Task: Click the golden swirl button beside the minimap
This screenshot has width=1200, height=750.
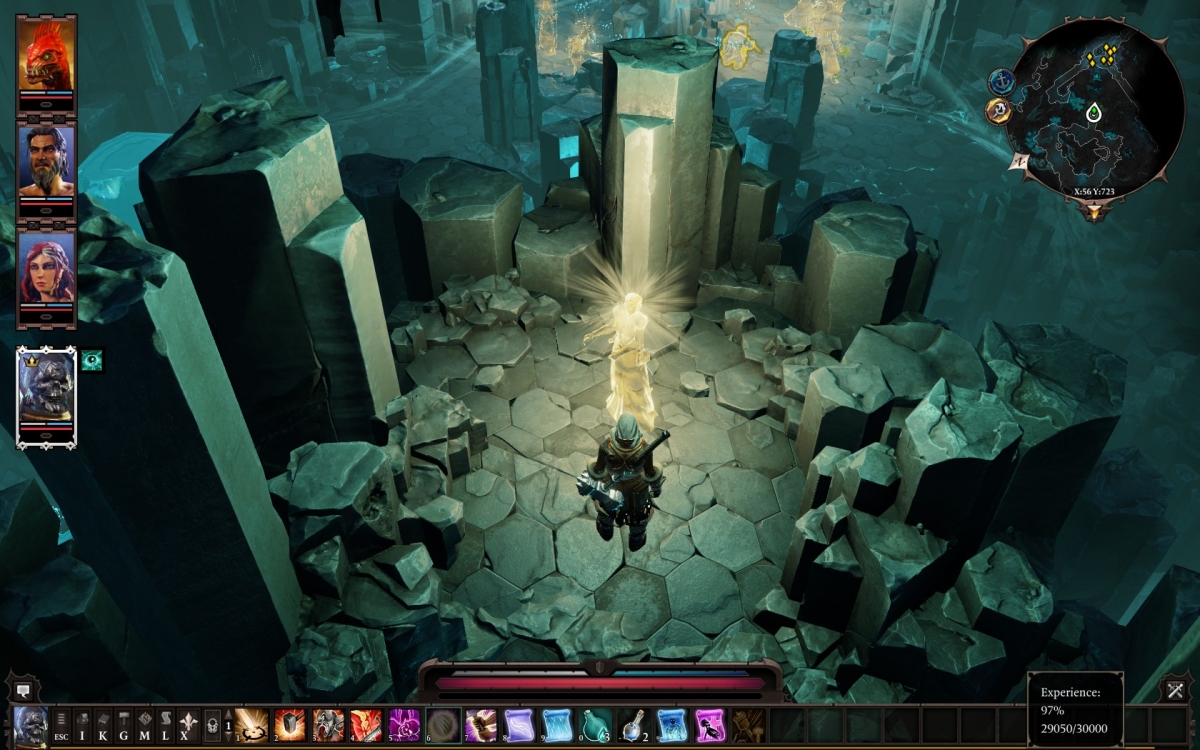Action: point(999,111)
